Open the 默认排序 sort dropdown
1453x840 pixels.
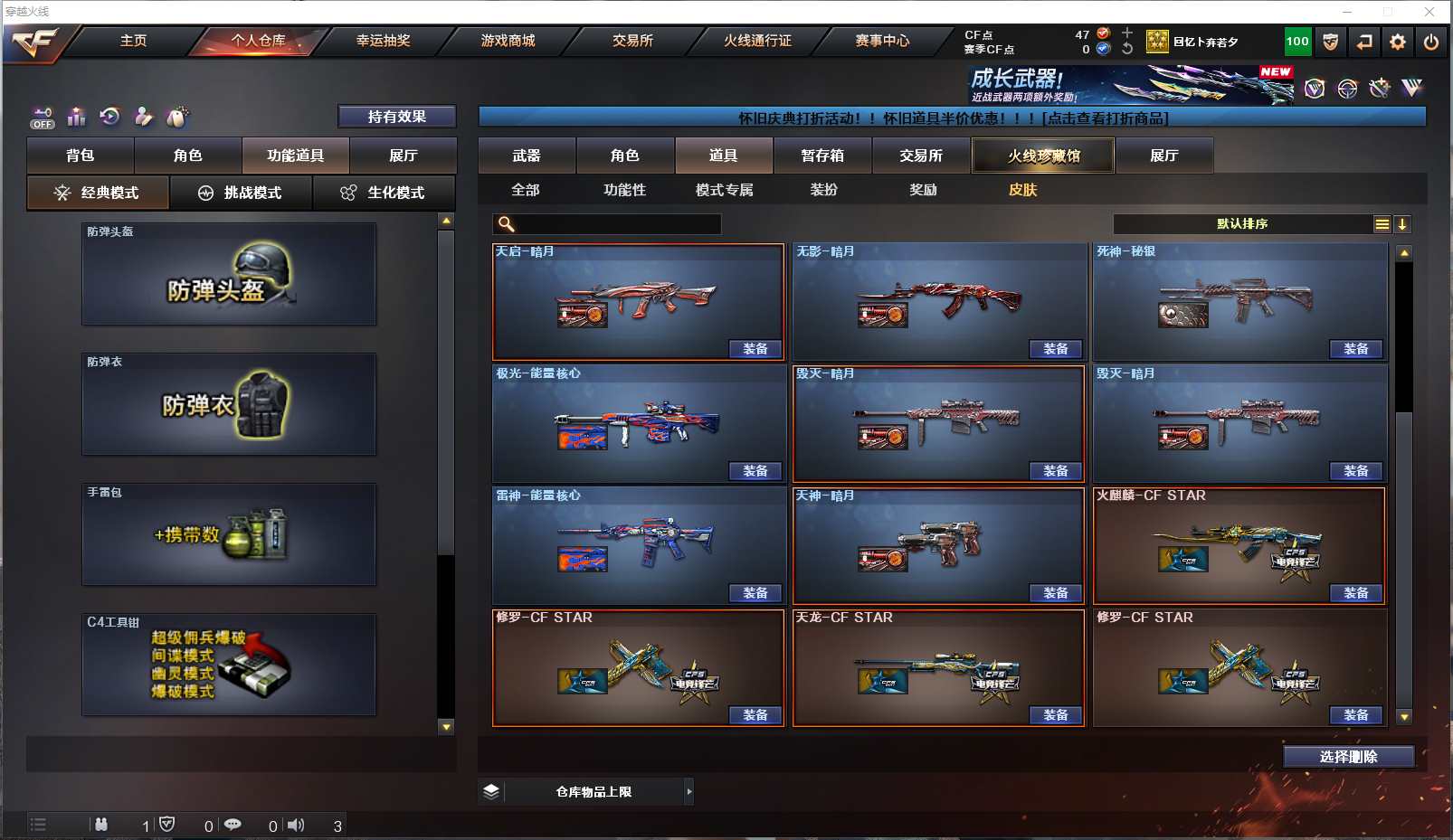(x=1243, y=224)
